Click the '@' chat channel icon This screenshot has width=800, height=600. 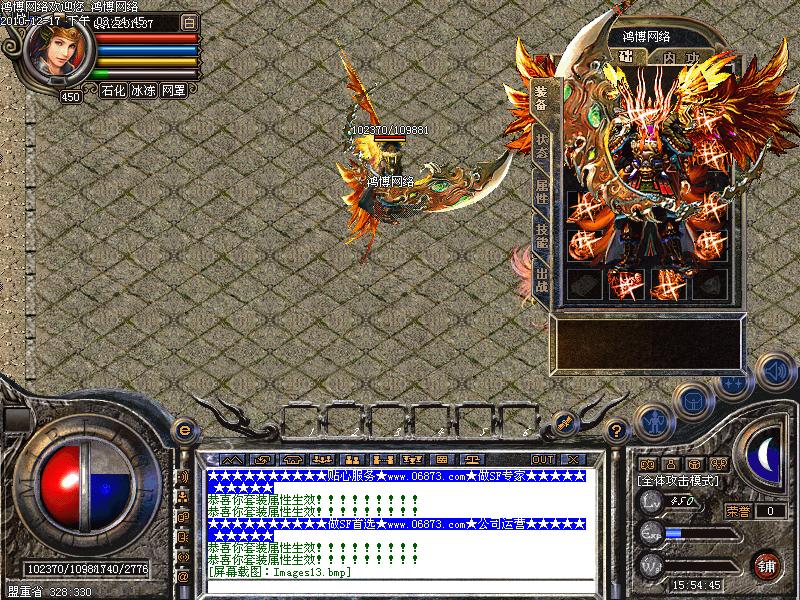pos(183,576)
